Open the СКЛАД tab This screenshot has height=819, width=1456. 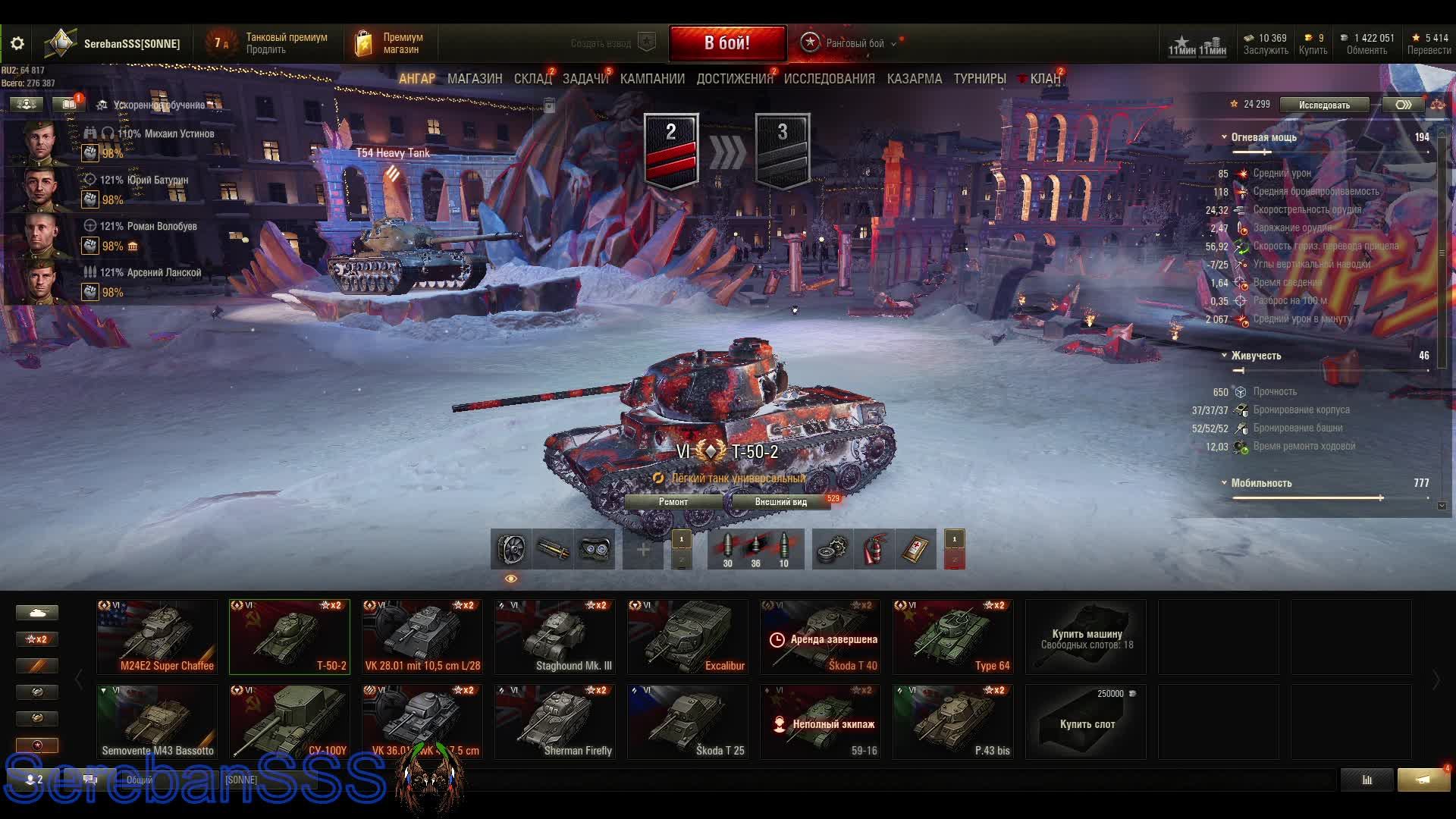532,79
